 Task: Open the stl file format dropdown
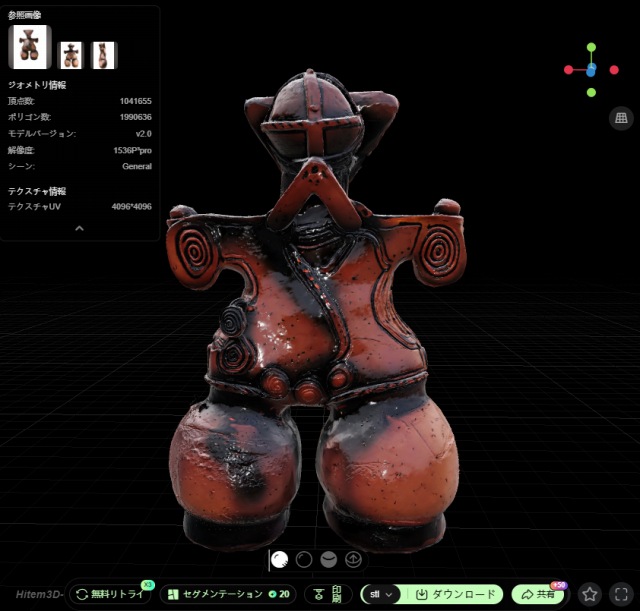coord(380,594)
